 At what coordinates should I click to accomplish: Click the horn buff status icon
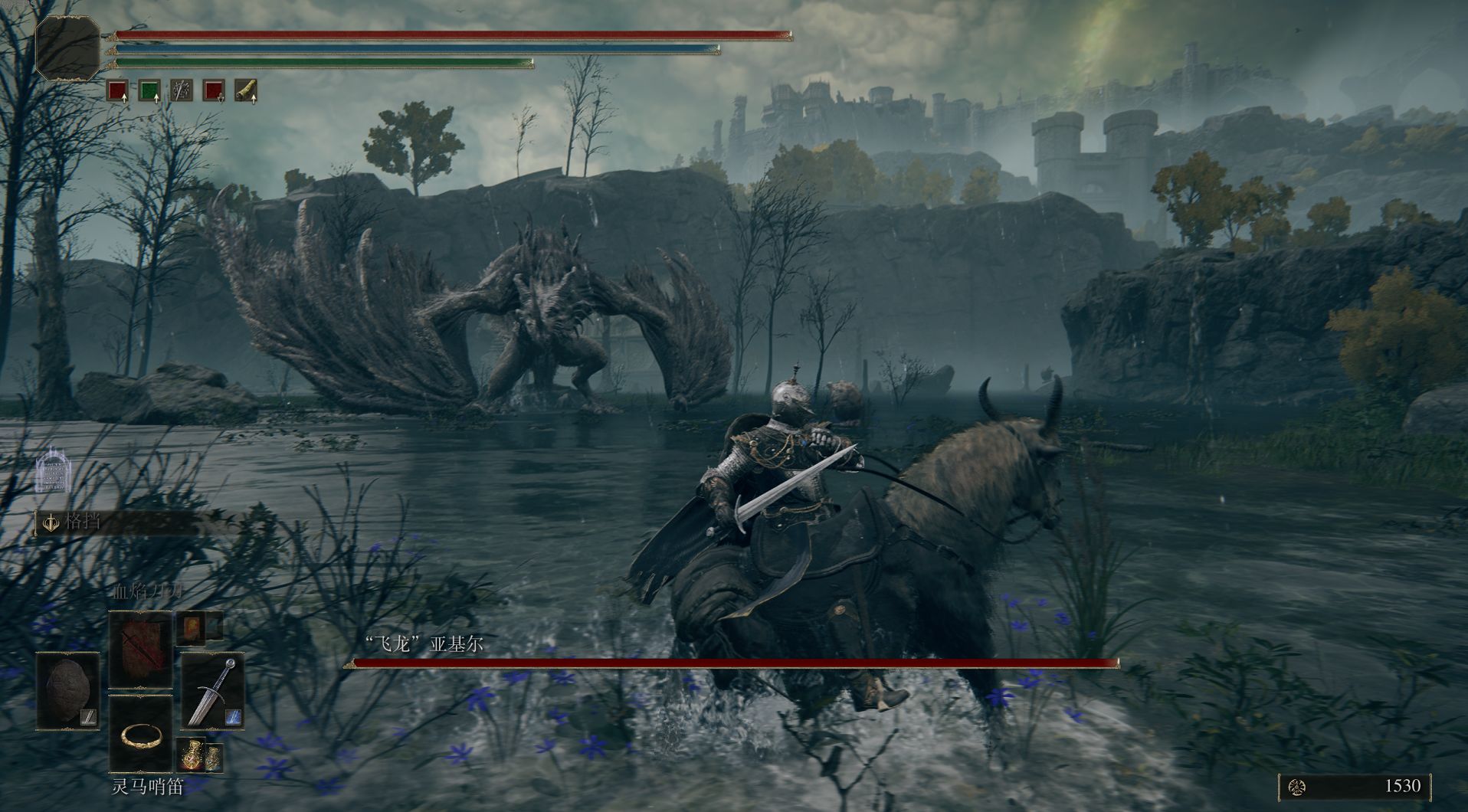tap(245, 91)
